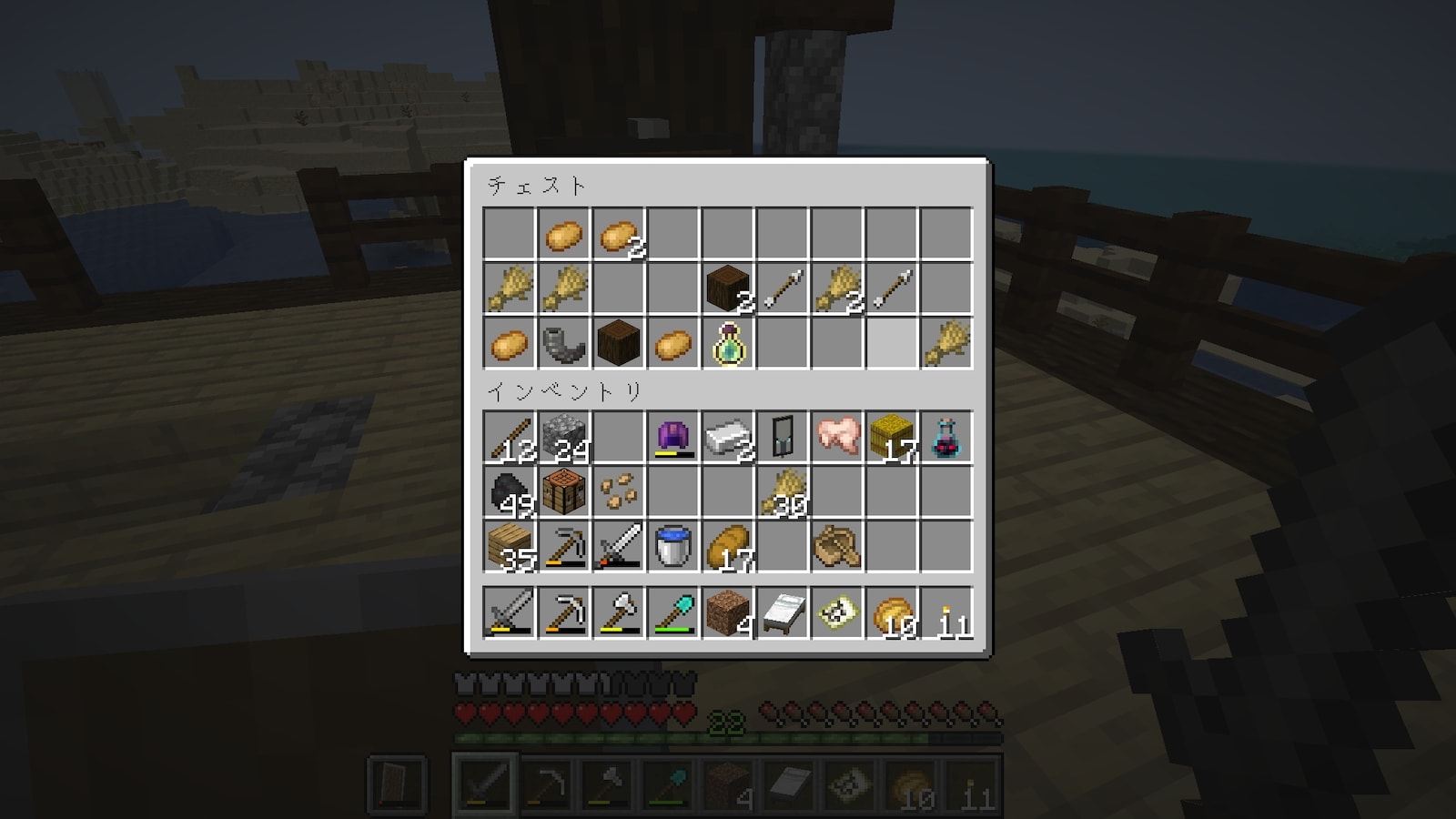Select the bread stack of 17
The height and width of the screenshot is (819, 1456).
[x=727, y=546]
